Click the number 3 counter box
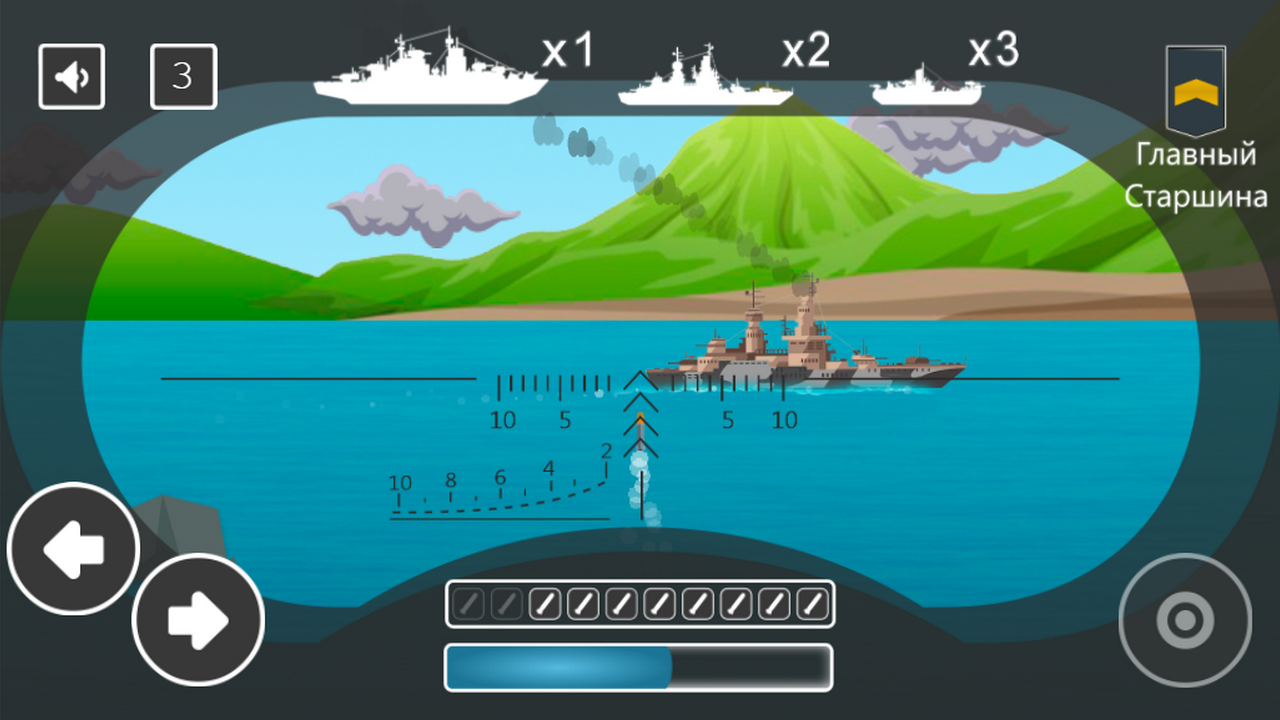Screen dimensions: 1280x720 click(184, 76)
